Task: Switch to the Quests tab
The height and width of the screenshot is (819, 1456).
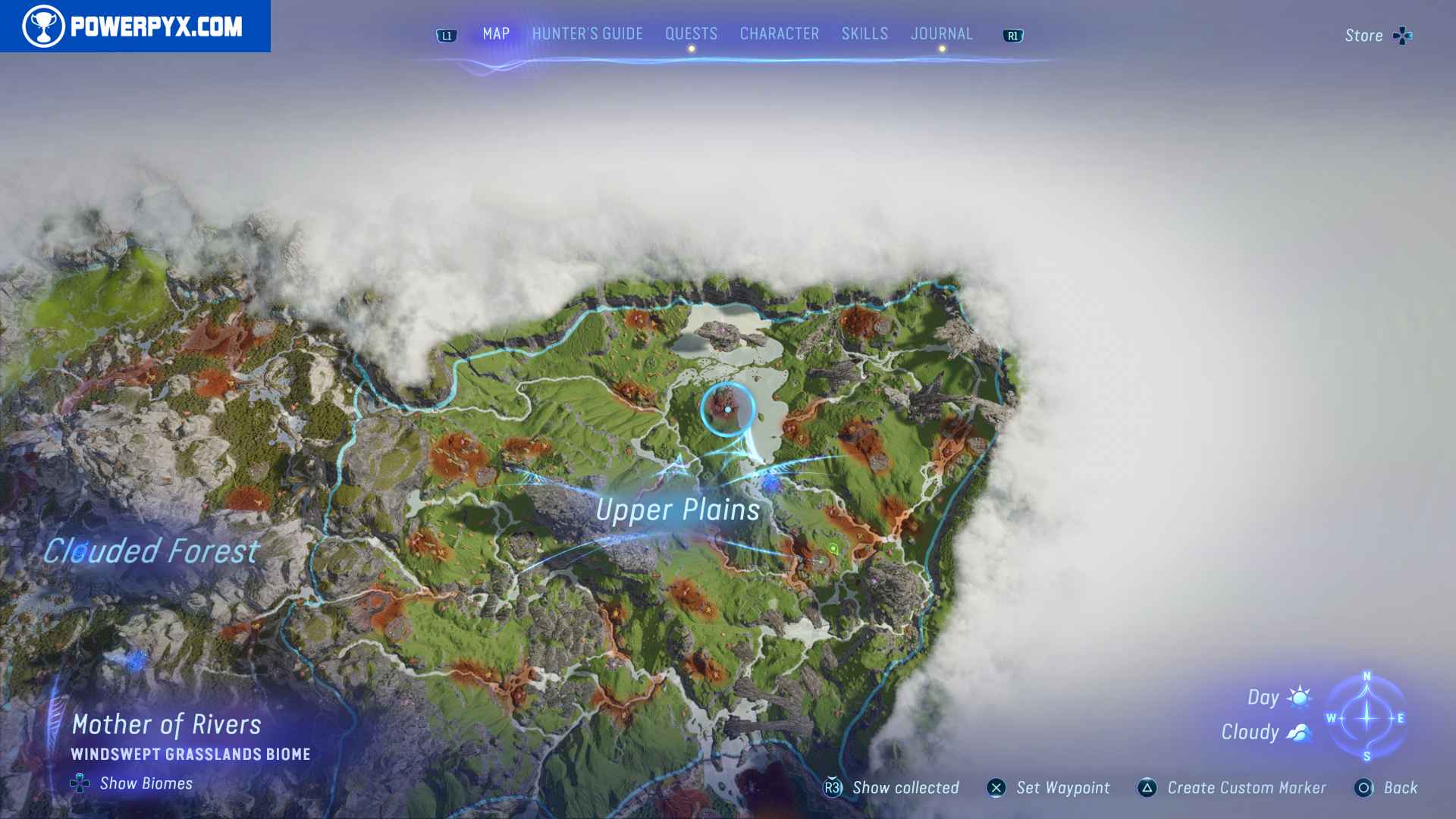Action: click(691, 33)
